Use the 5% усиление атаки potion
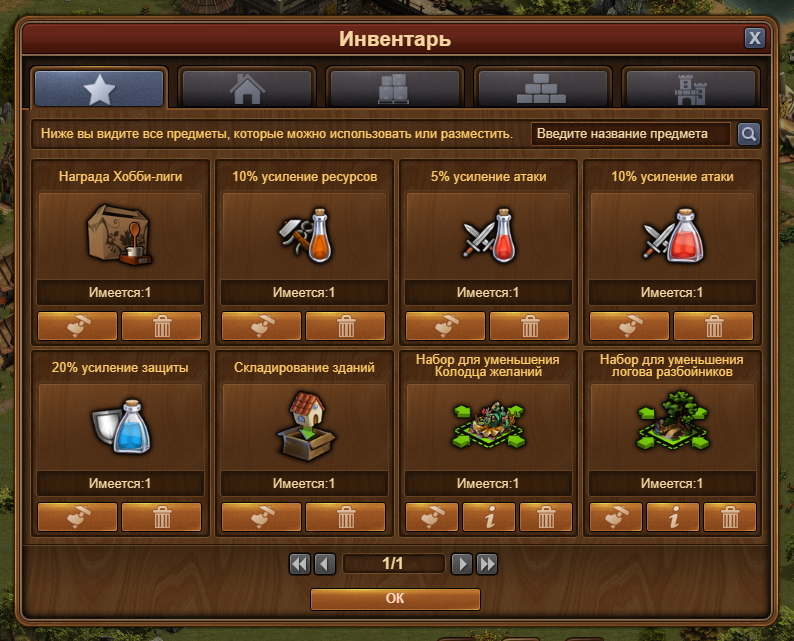 445,326
